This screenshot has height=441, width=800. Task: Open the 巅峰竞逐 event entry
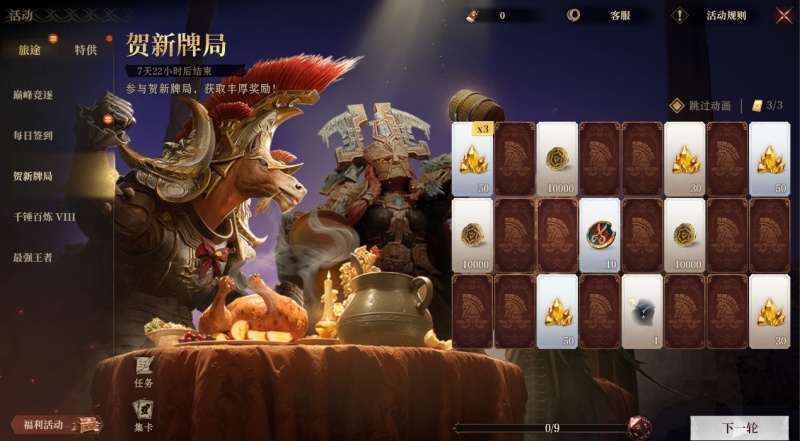(x=33, y=93)
